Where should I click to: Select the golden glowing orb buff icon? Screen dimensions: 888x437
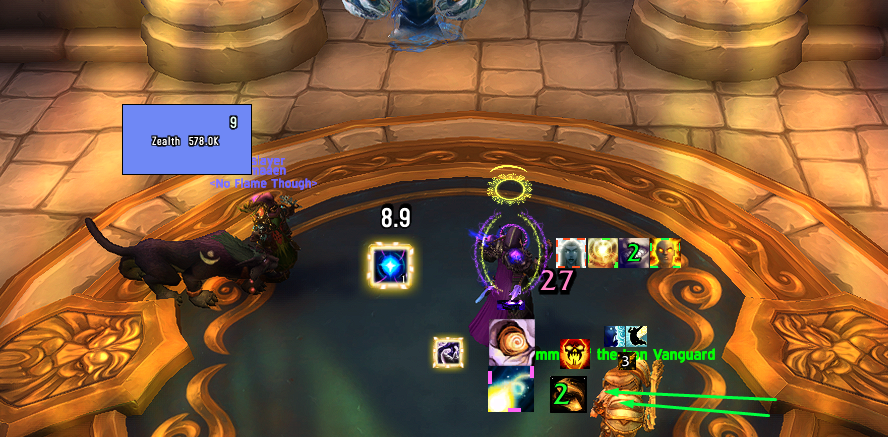pyautogui.click(x=602, y=253)
